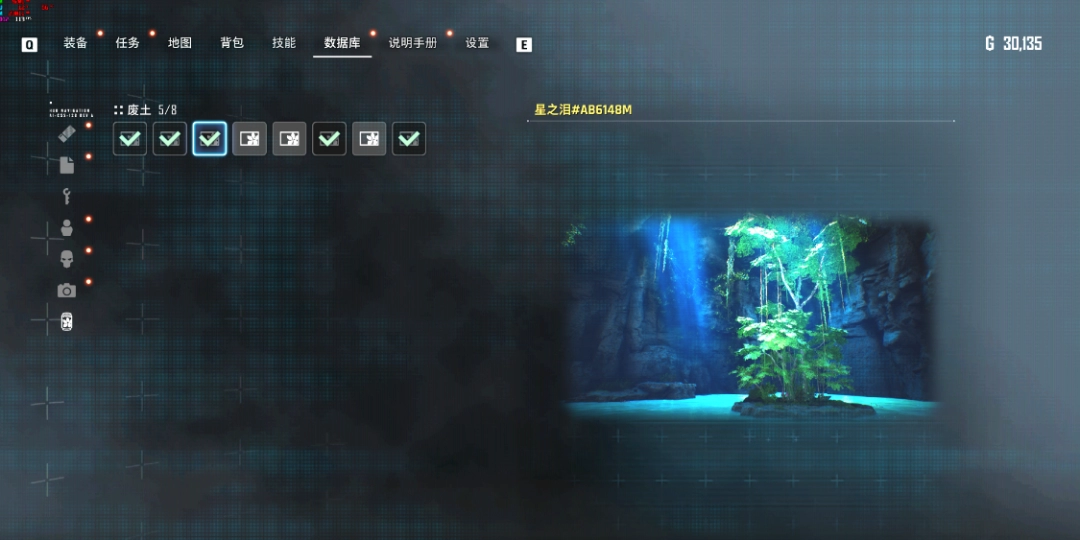Screen dimensions: 1080x540
Task: Open the 说明手册 manual tab
Action: 413,43
